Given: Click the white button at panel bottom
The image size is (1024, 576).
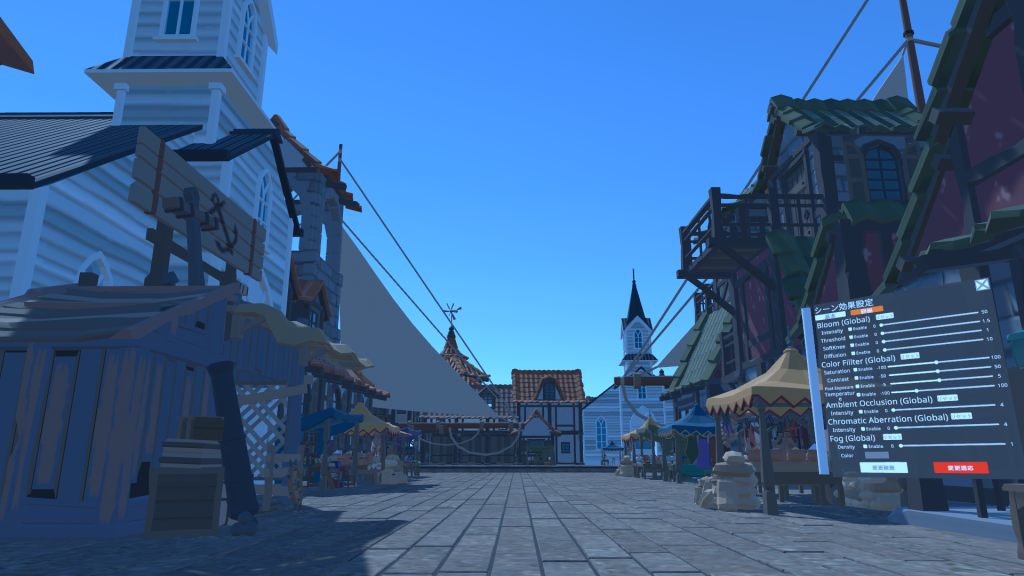Looking at the screenshot, I should coord(884,467).
